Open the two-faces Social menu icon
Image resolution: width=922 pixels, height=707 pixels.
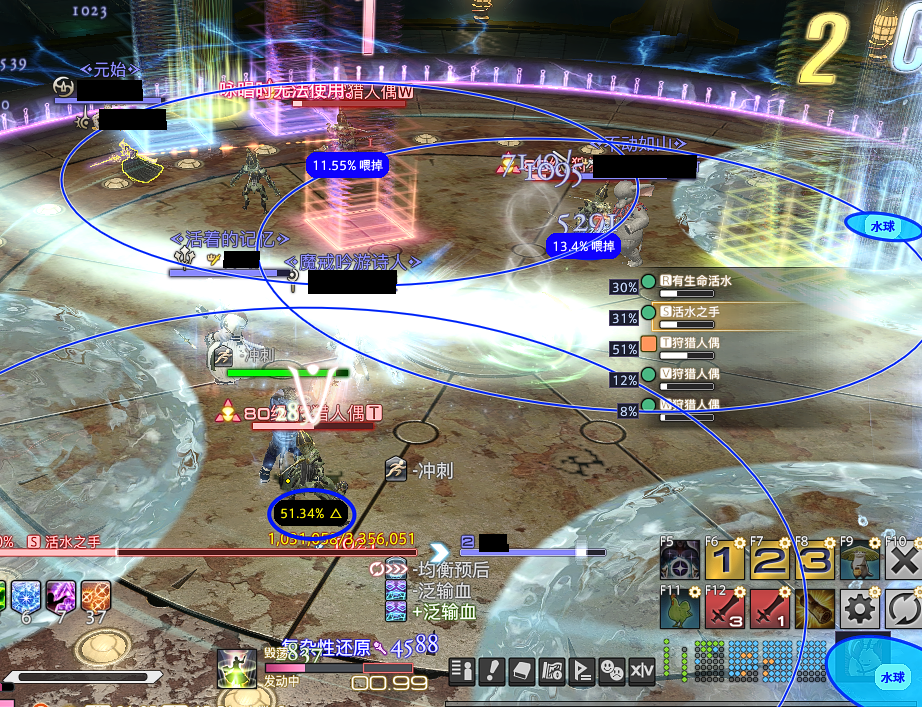point(611,670)
